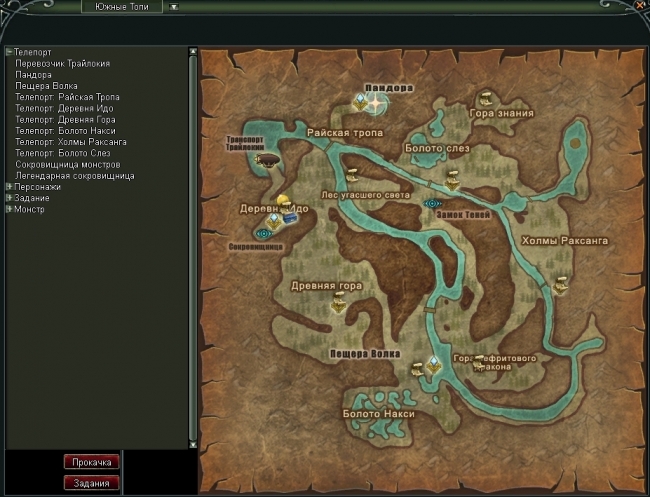Image resolution: width=650 pixels, height=497 pixels.
Task: Open the Южные Топи zone dropdown
Action: click(x=173, y=6)
